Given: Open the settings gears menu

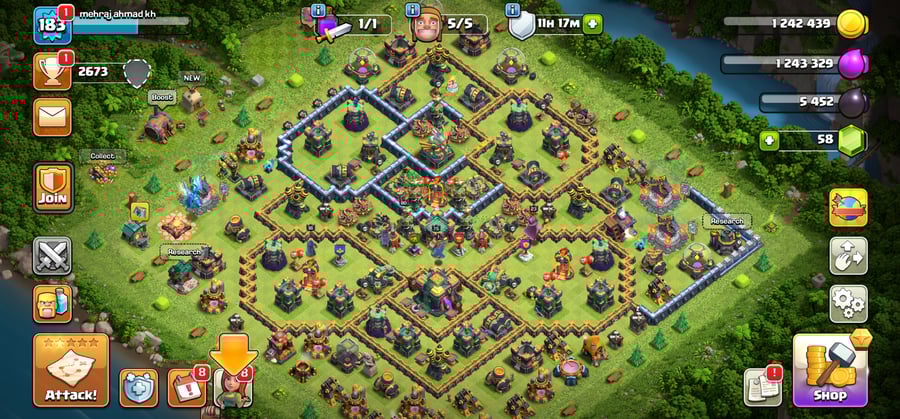Looking at the screenshot, I should (x=848, y=299).
